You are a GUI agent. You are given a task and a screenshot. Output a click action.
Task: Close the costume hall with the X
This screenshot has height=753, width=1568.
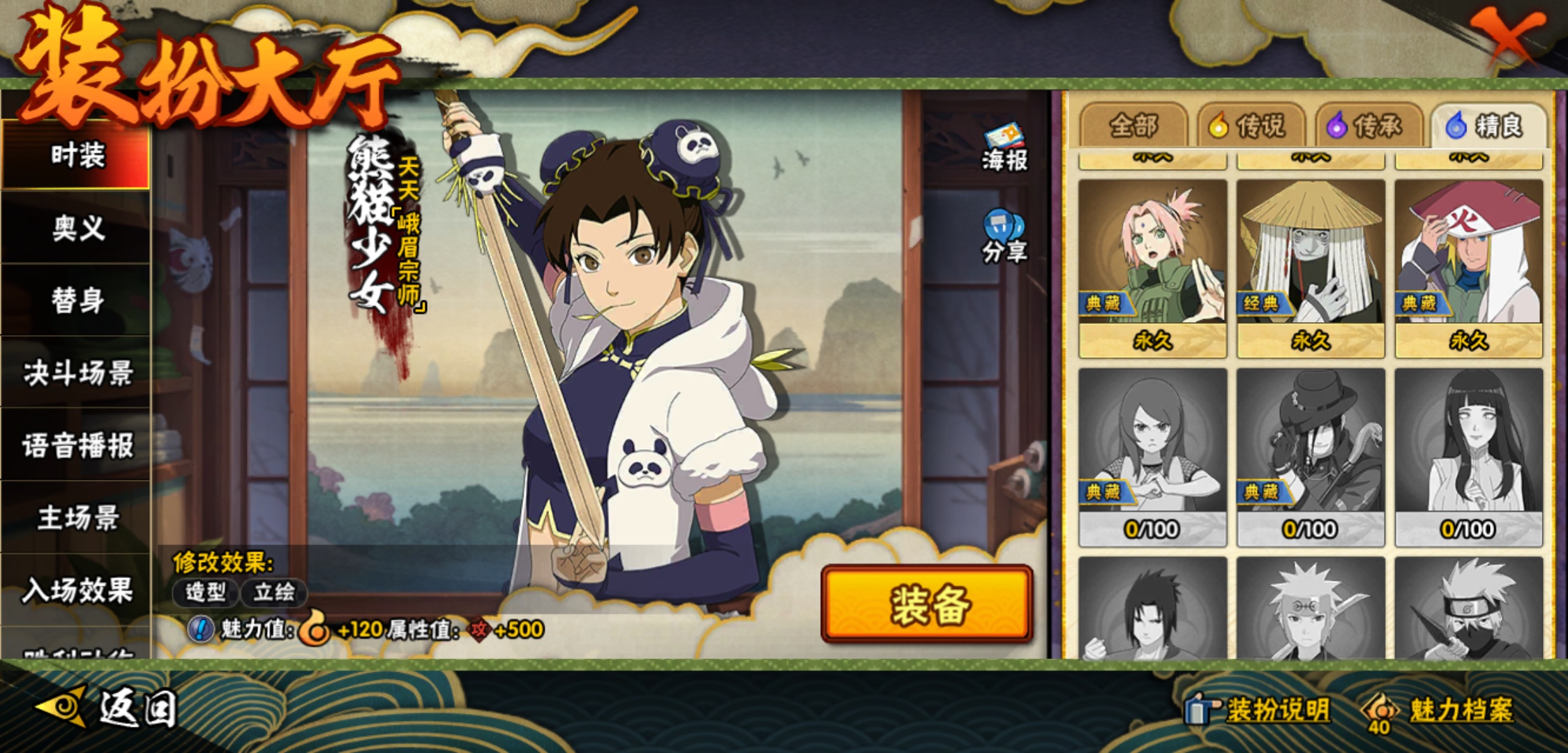(1507, 35)
